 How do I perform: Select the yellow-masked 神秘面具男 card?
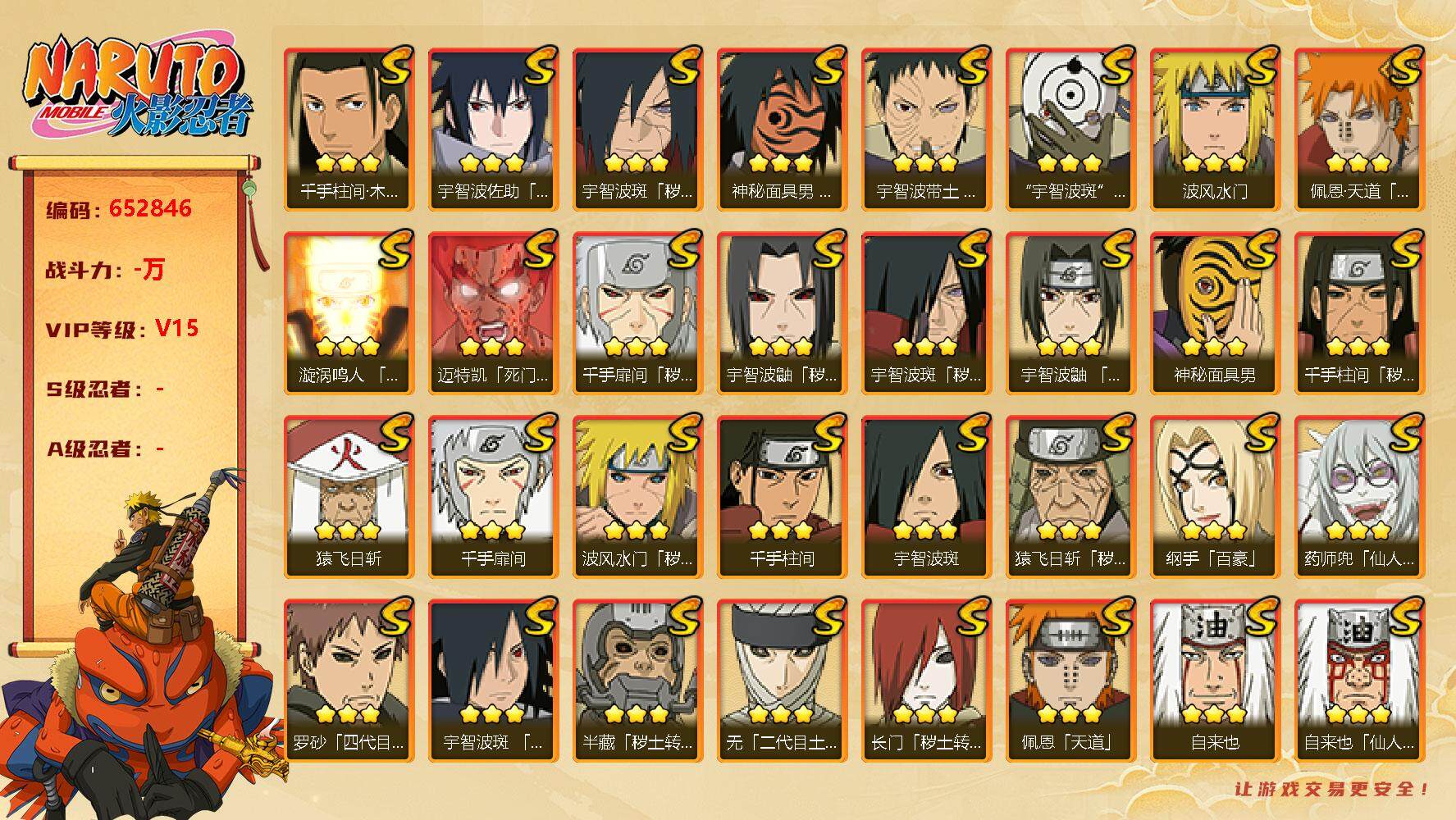click(x=1216, y=312)
